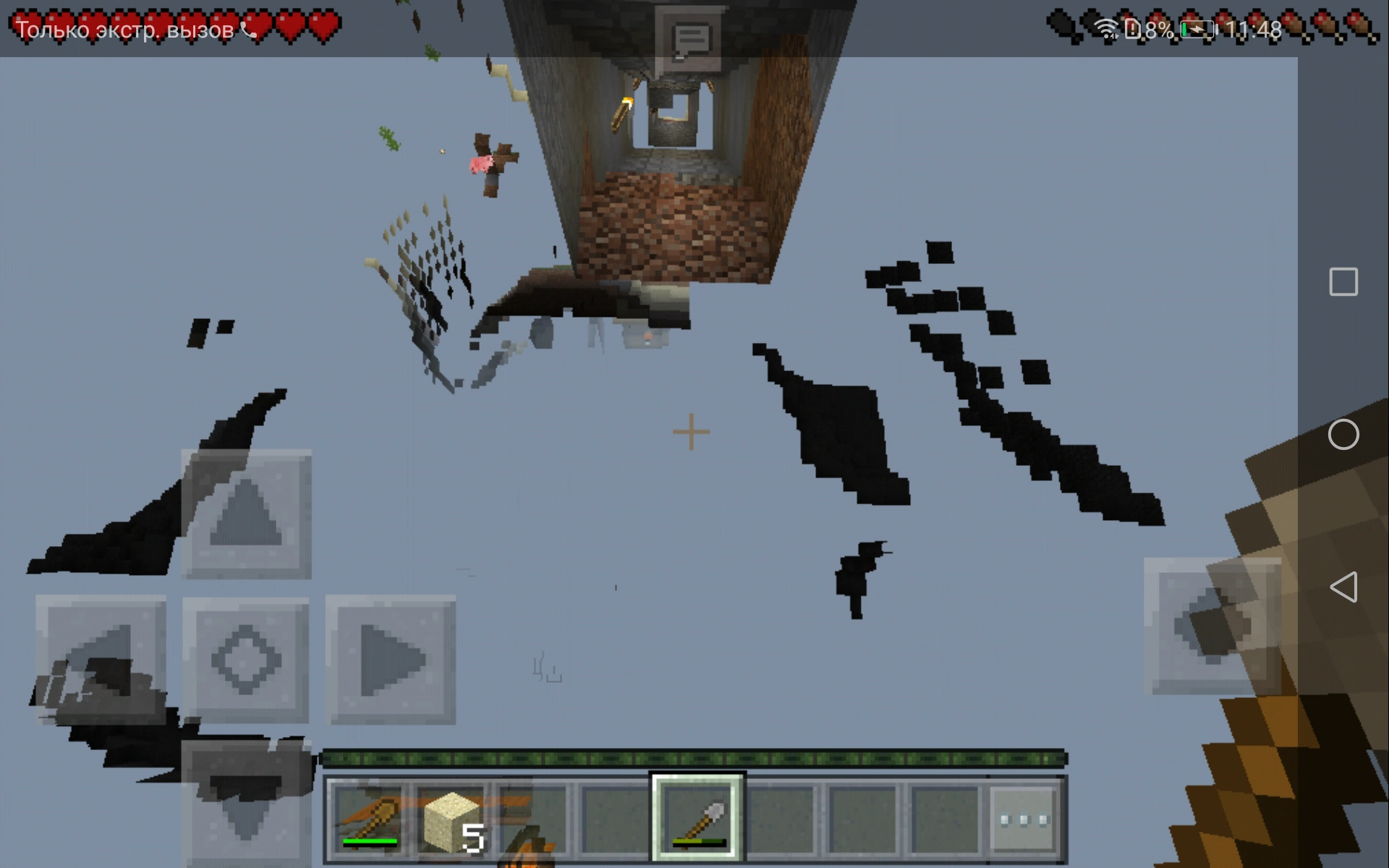Image resolution: width=1389 pixels, height=868 pixels.
Task: Open the chat window icon
Action: (690, 35)
